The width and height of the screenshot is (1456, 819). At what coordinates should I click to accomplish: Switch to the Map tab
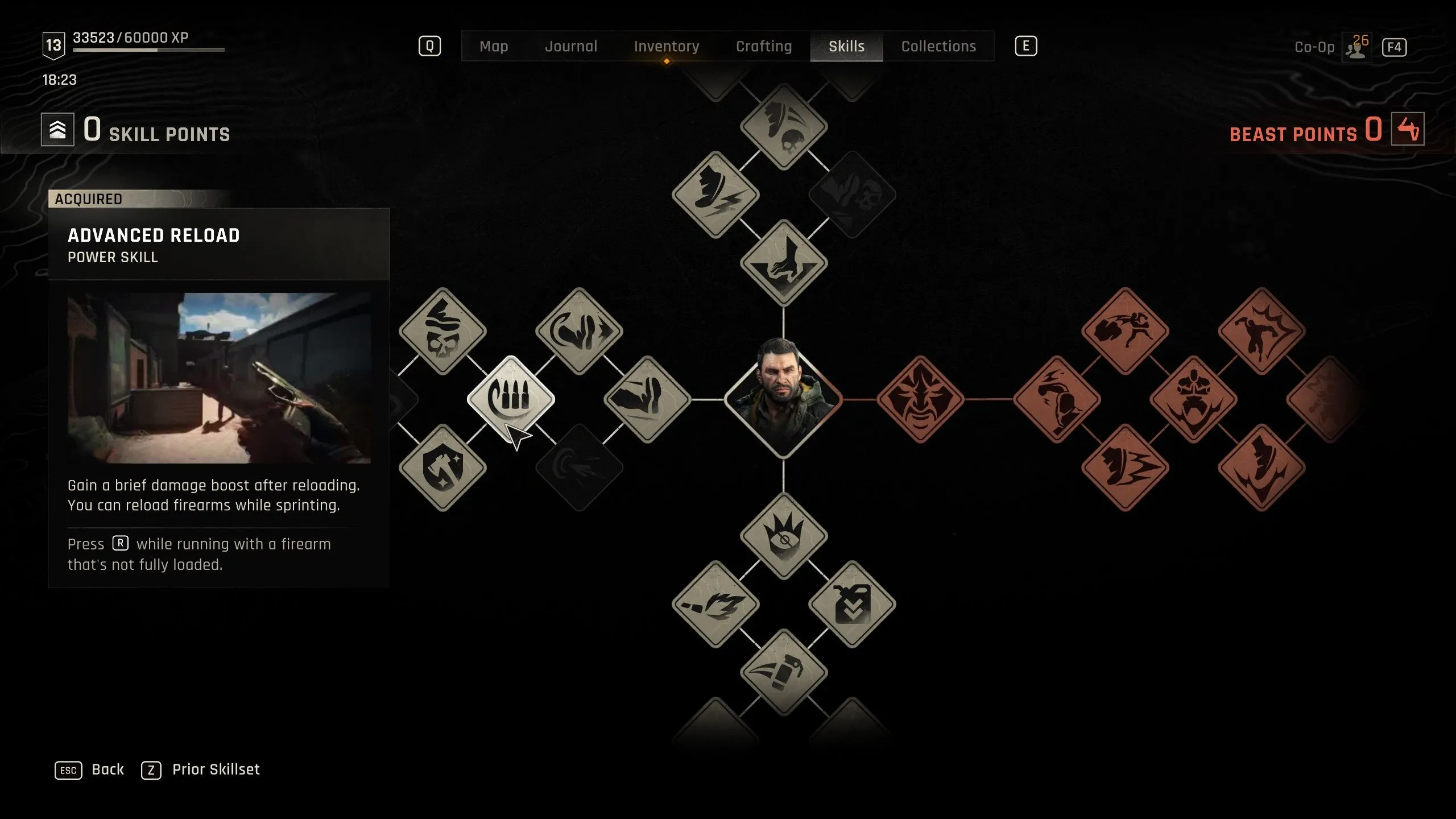(x=493, y=47)
